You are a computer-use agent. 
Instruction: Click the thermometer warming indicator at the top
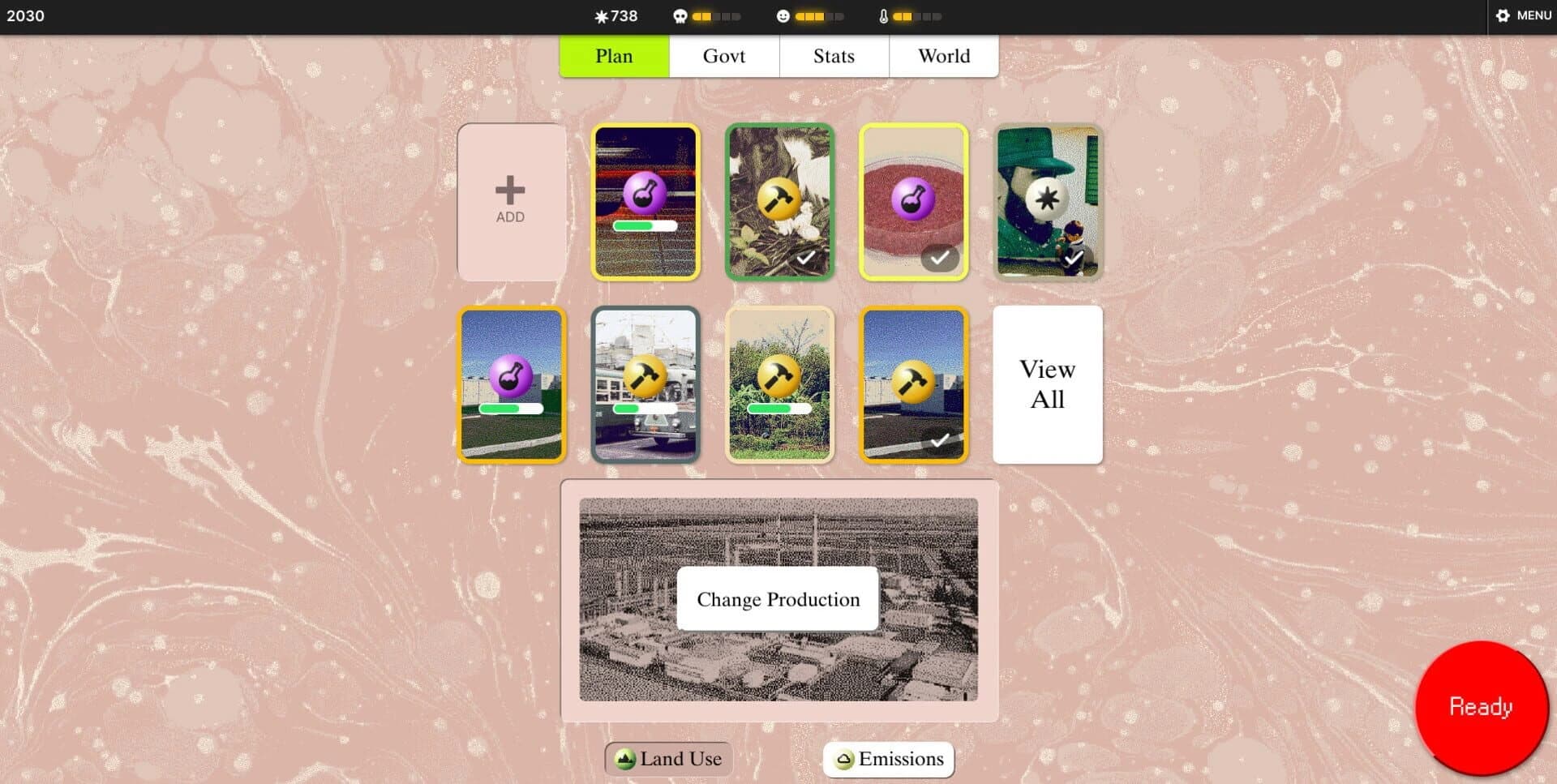(x=883, y=15)
